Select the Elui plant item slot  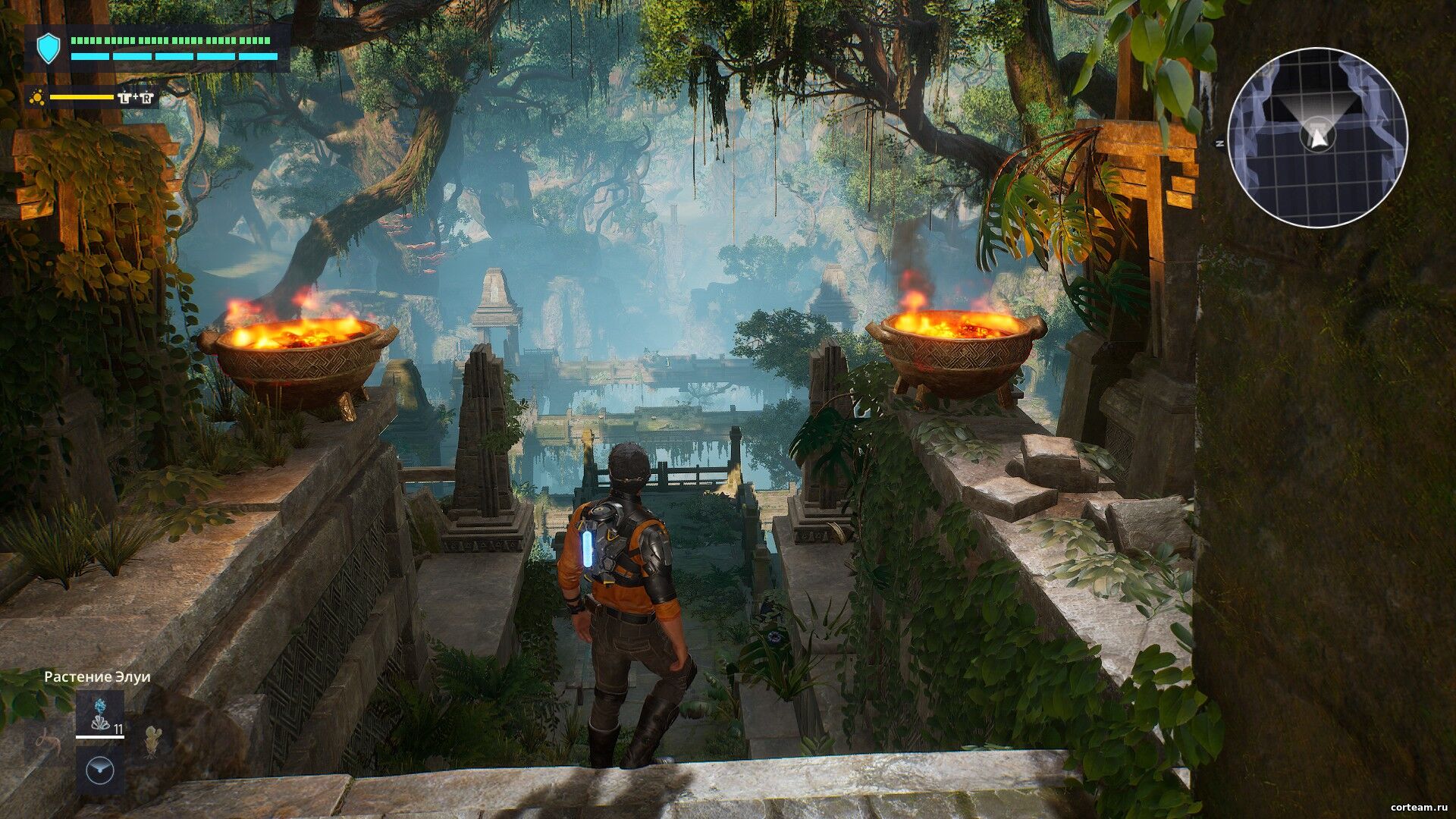(99, 714)
